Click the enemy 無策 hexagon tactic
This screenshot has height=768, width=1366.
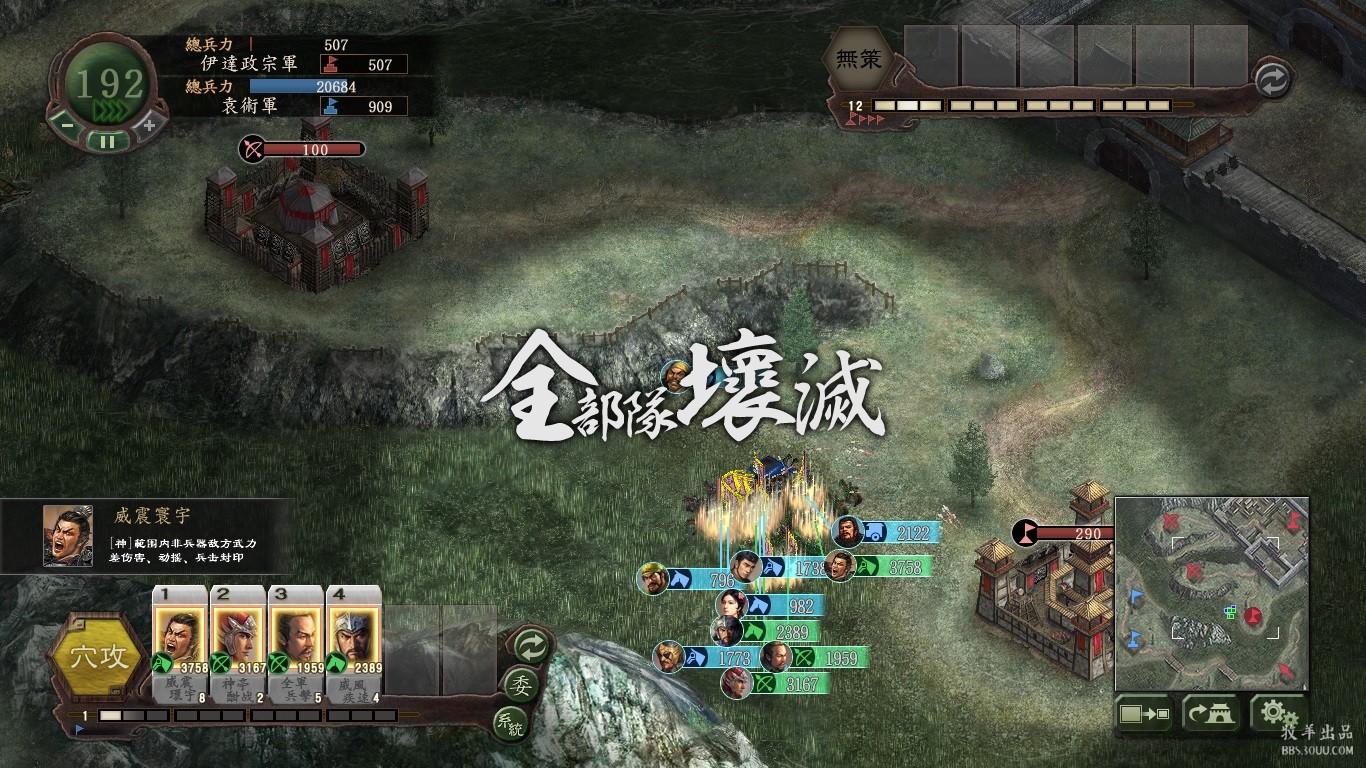[x=858, y=60]
